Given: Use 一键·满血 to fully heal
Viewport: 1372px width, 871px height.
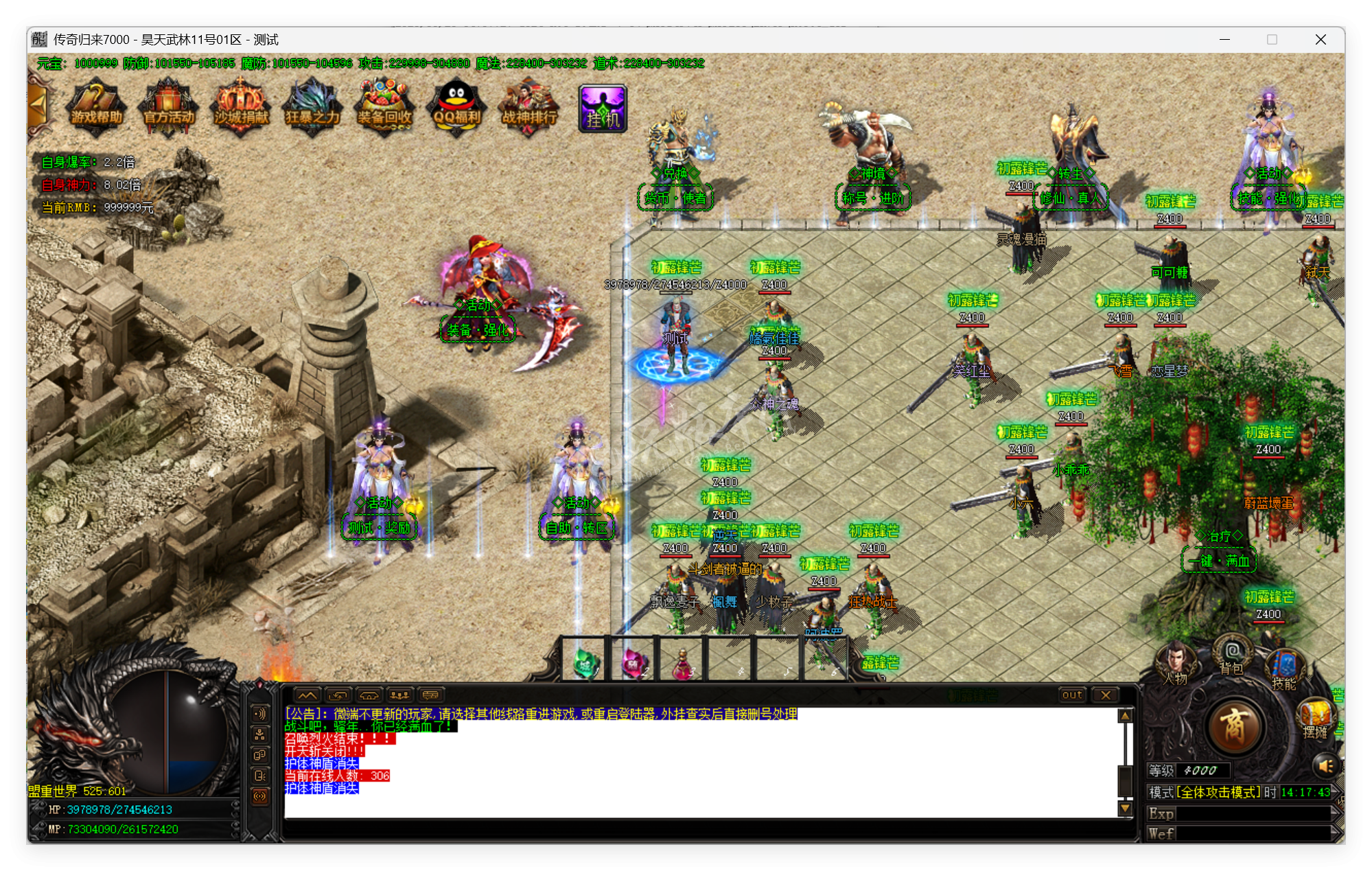Looking at the screenshot, I should 1219,560.
